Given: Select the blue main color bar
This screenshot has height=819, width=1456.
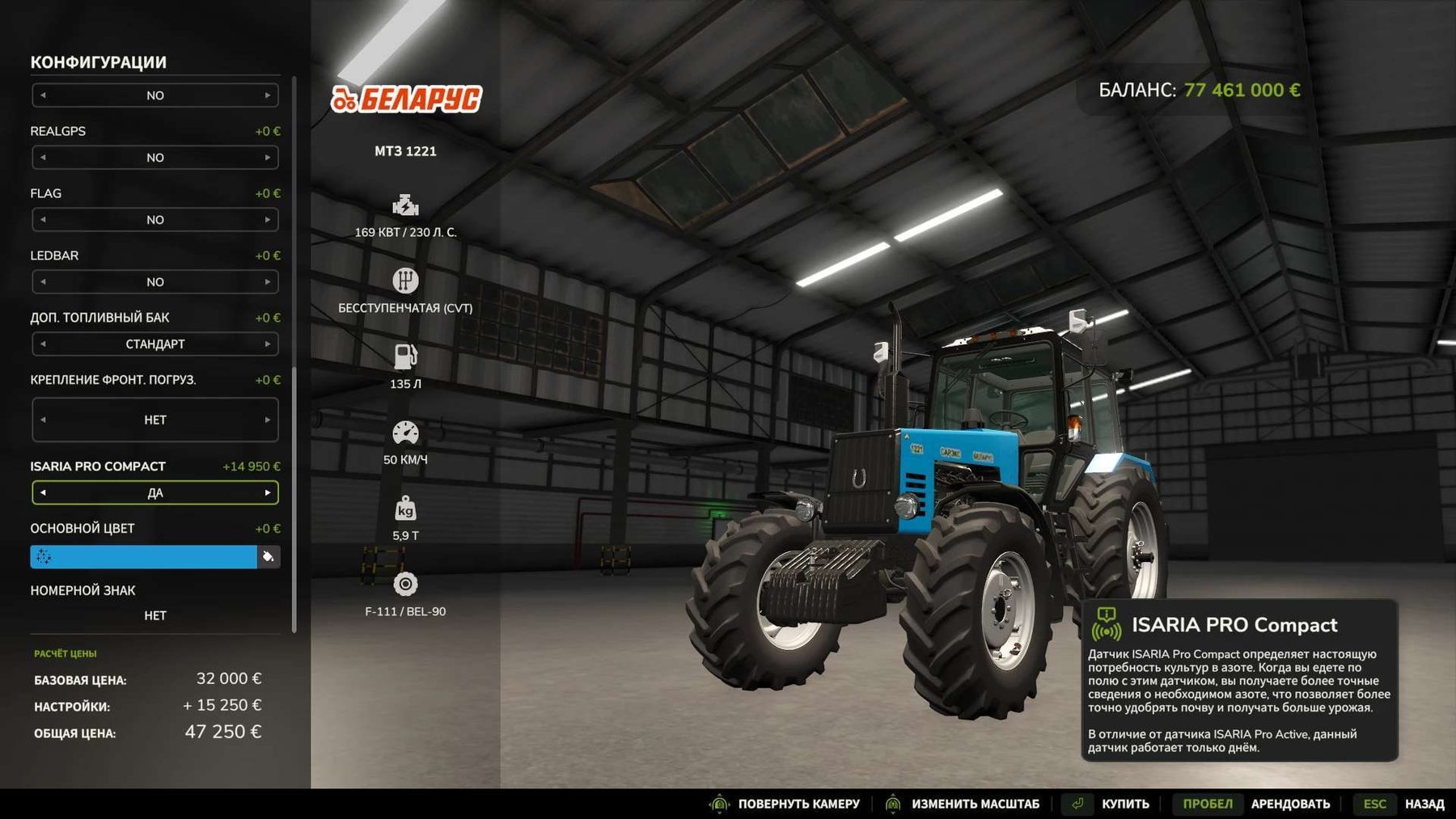Looking at the screenshot, I should [x=144, y=557].
